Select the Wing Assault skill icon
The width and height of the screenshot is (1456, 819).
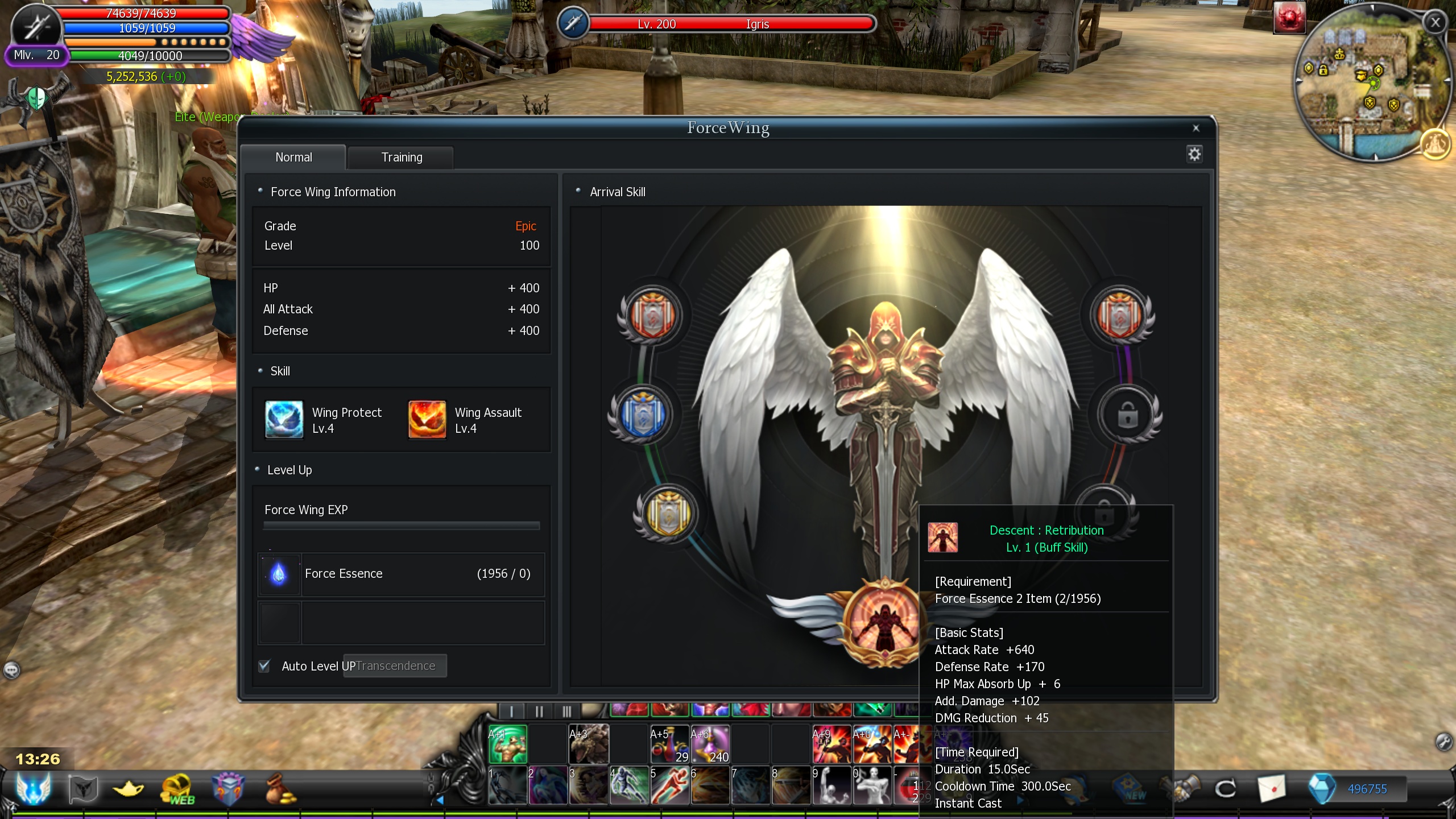(x=427, y=420)
